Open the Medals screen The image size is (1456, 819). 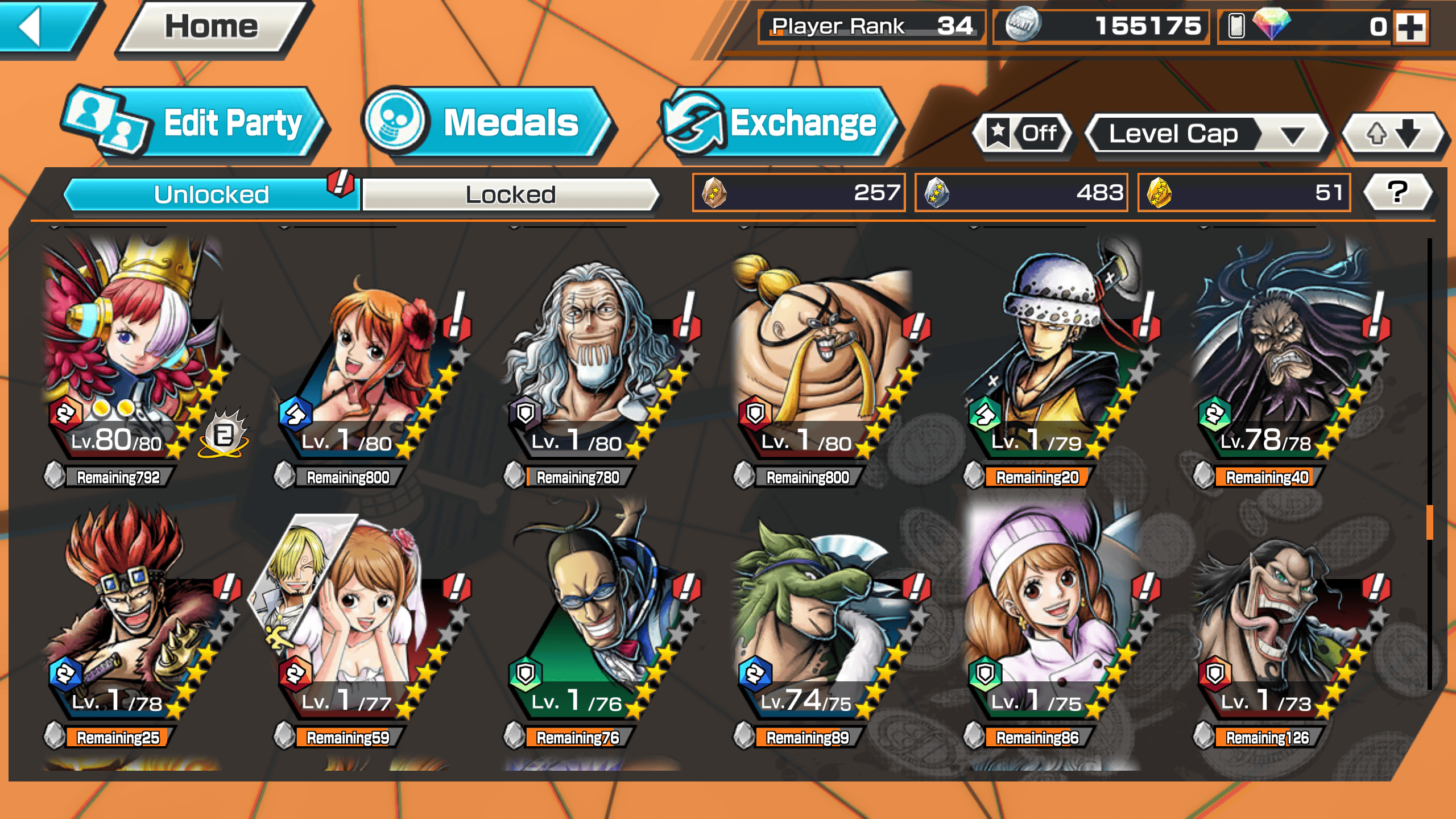(489, 123)
